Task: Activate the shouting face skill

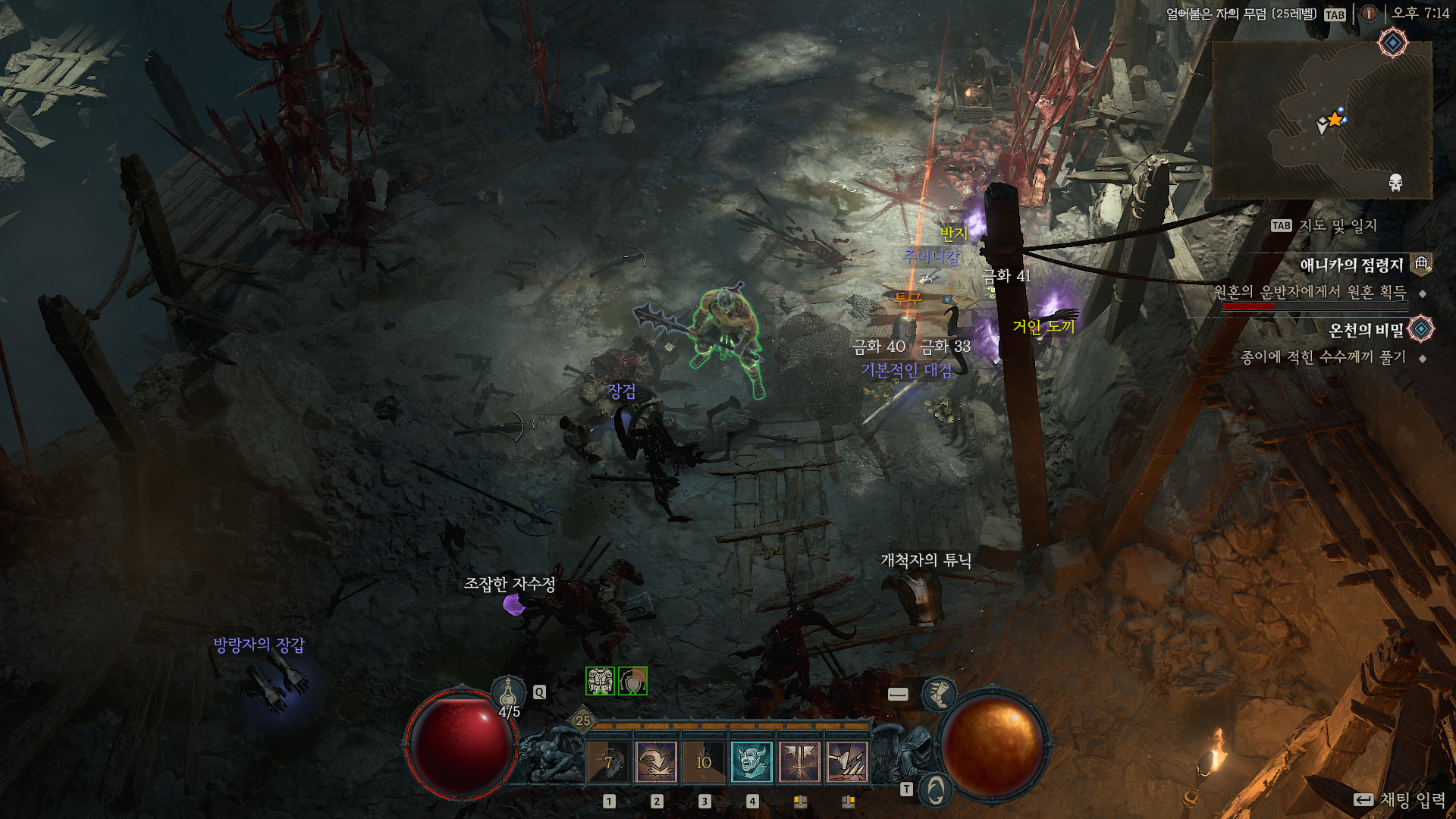Action: (x=752, y=761)
